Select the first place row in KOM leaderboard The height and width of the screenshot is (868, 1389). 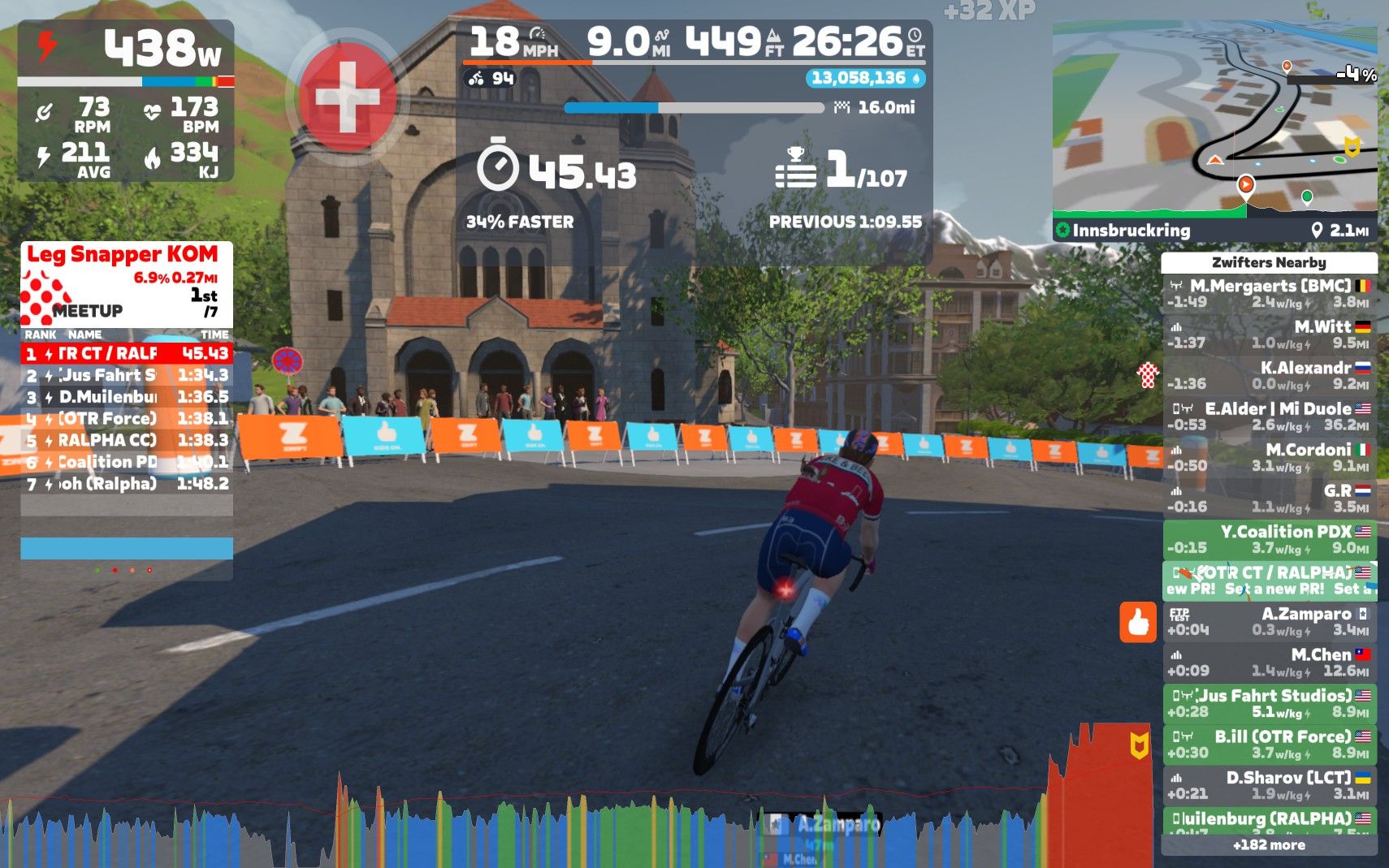point(127,353)
